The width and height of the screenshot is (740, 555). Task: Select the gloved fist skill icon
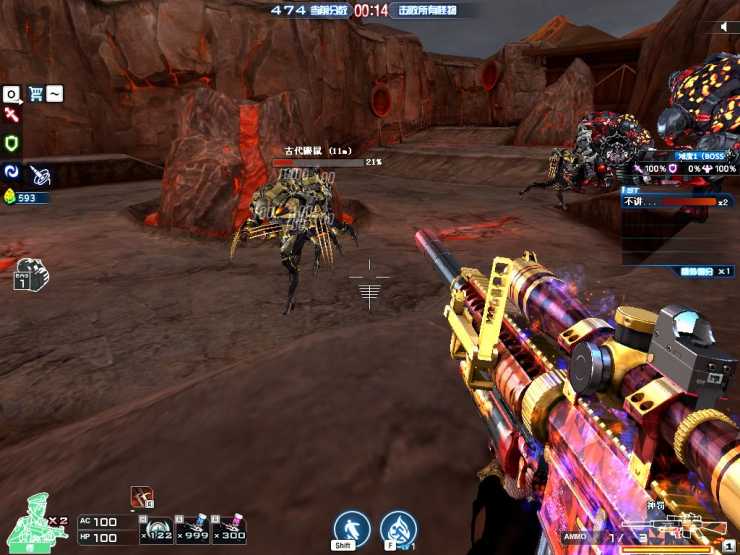30,274
